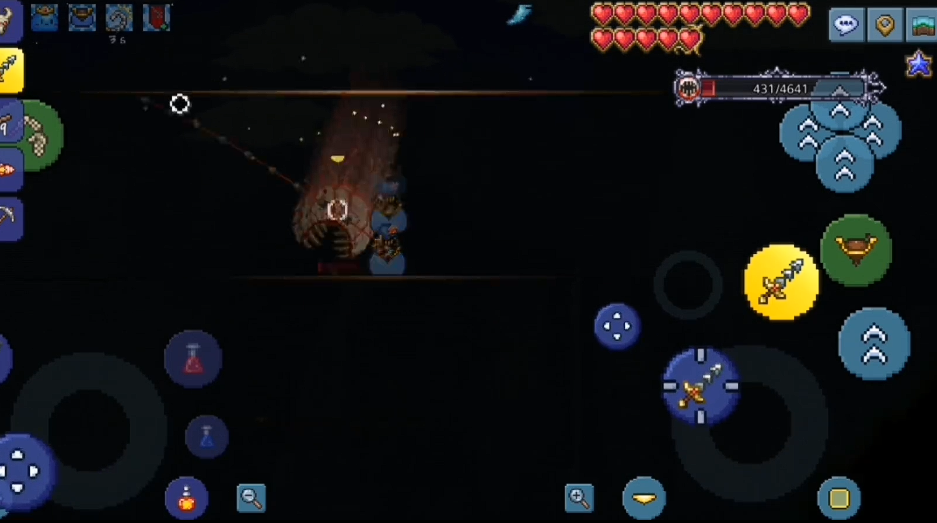
Task: Select the yellow highlighted sword hotbar slot
Action: coord(10,70)
